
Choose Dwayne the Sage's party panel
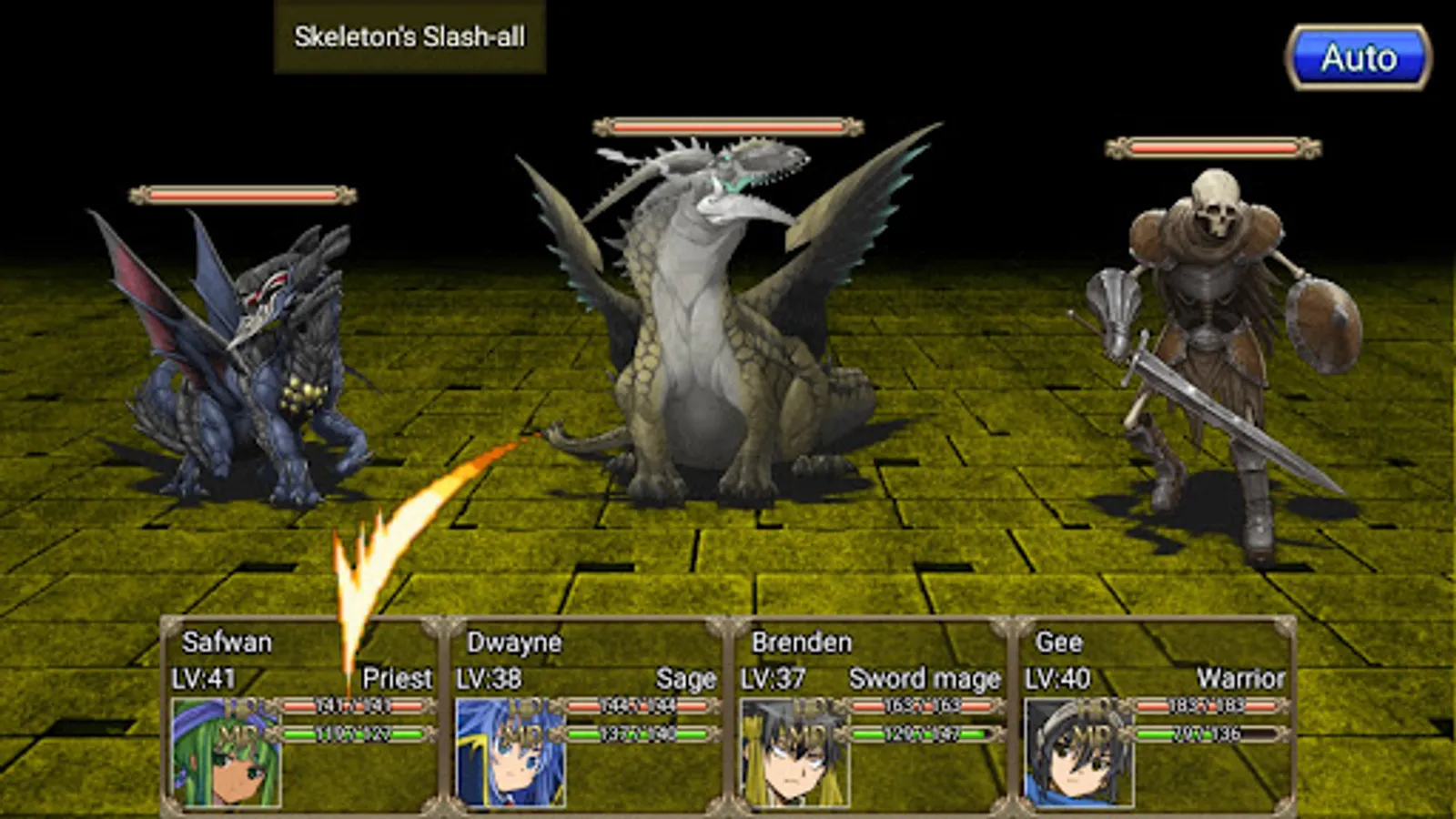coord(587,715)
